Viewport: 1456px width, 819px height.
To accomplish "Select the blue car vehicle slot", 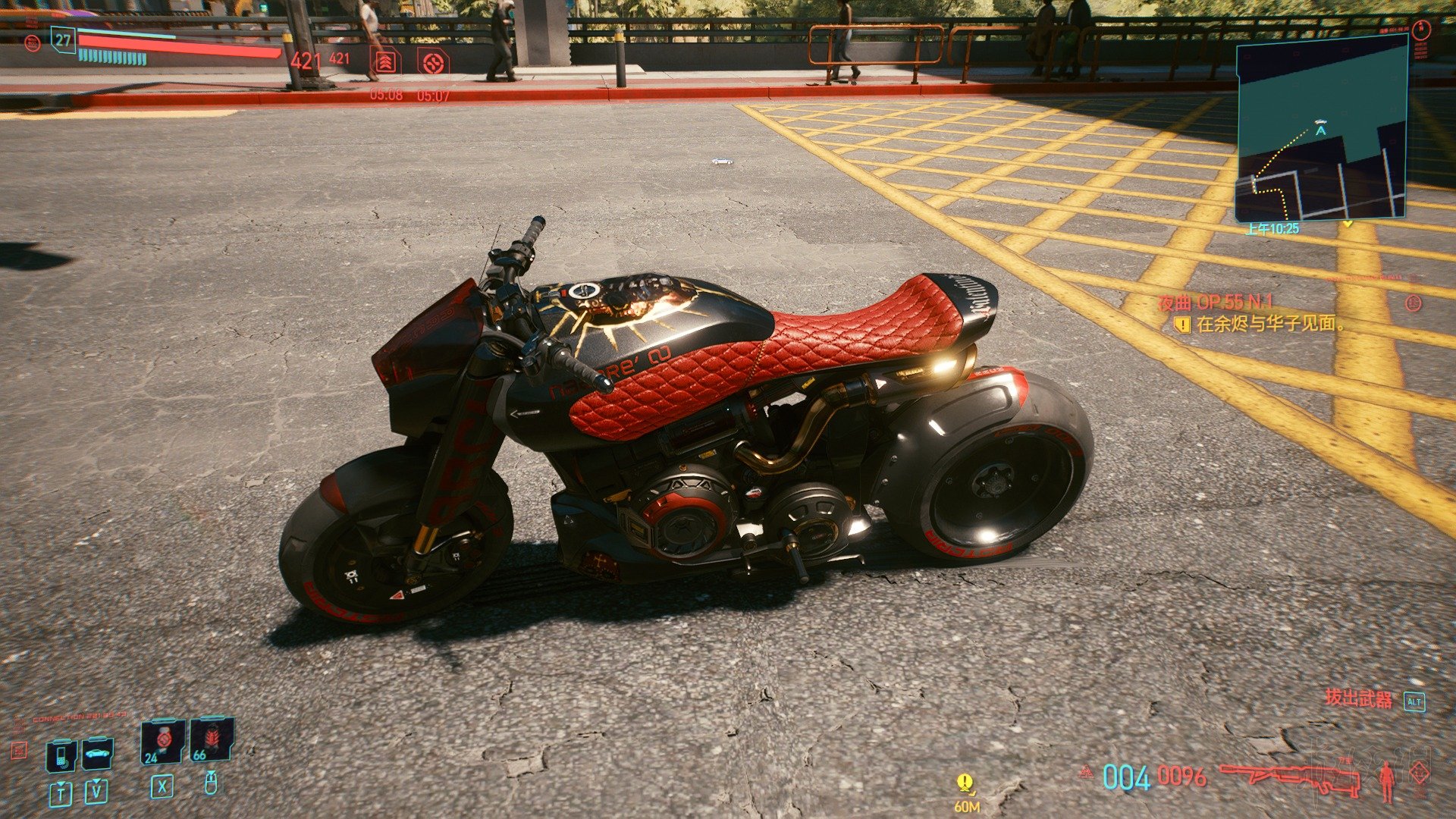I will [x=97, y=753].
